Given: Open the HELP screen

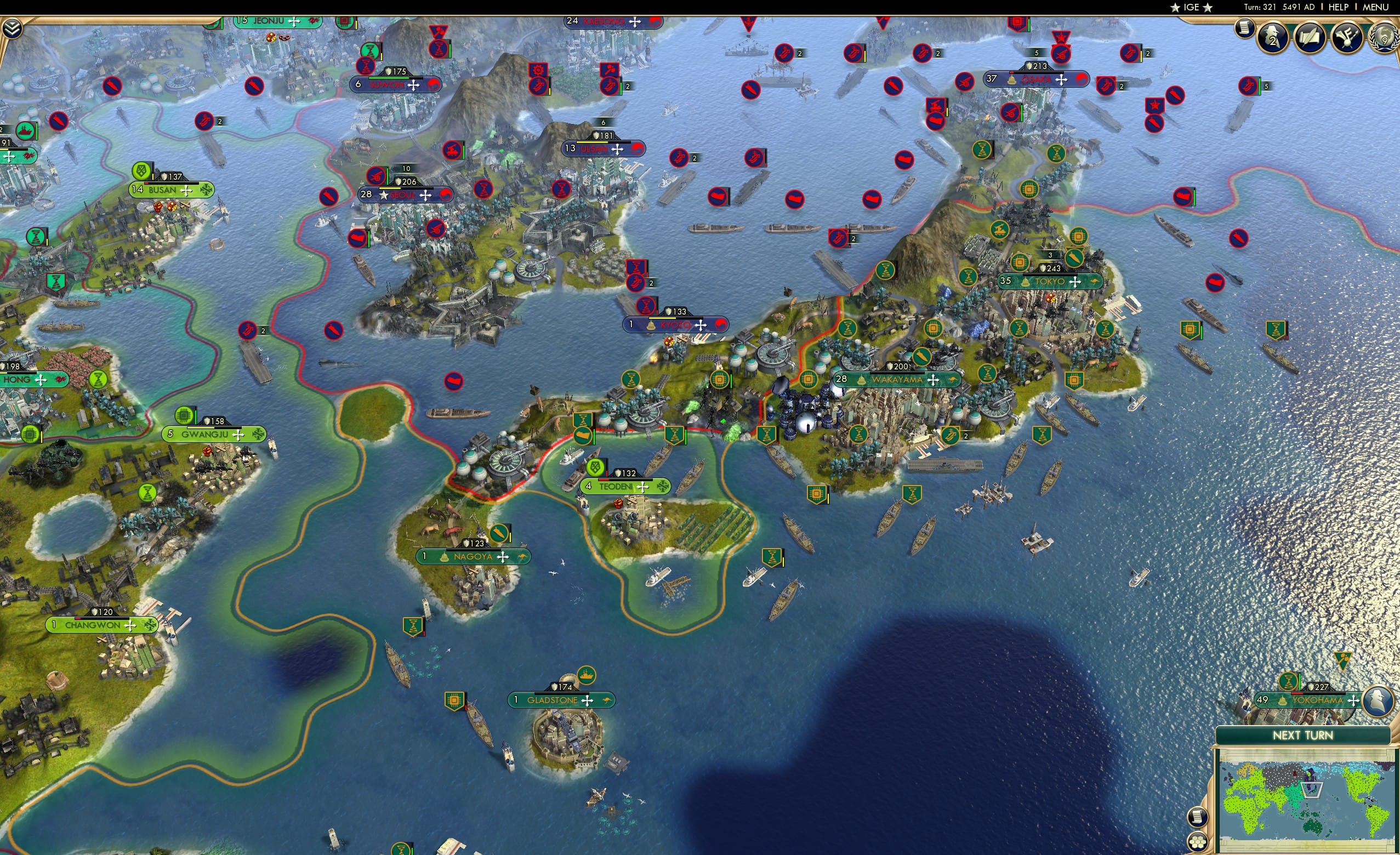Looking at the screenshot, I should tap(1339, 7).
